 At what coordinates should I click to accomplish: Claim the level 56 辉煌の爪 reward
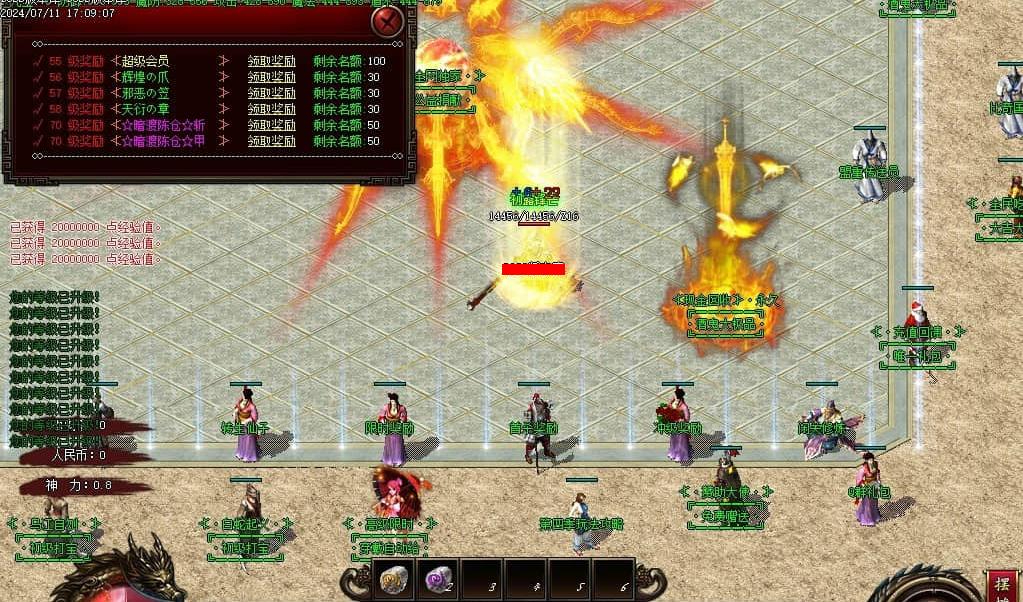pos(271,77)
